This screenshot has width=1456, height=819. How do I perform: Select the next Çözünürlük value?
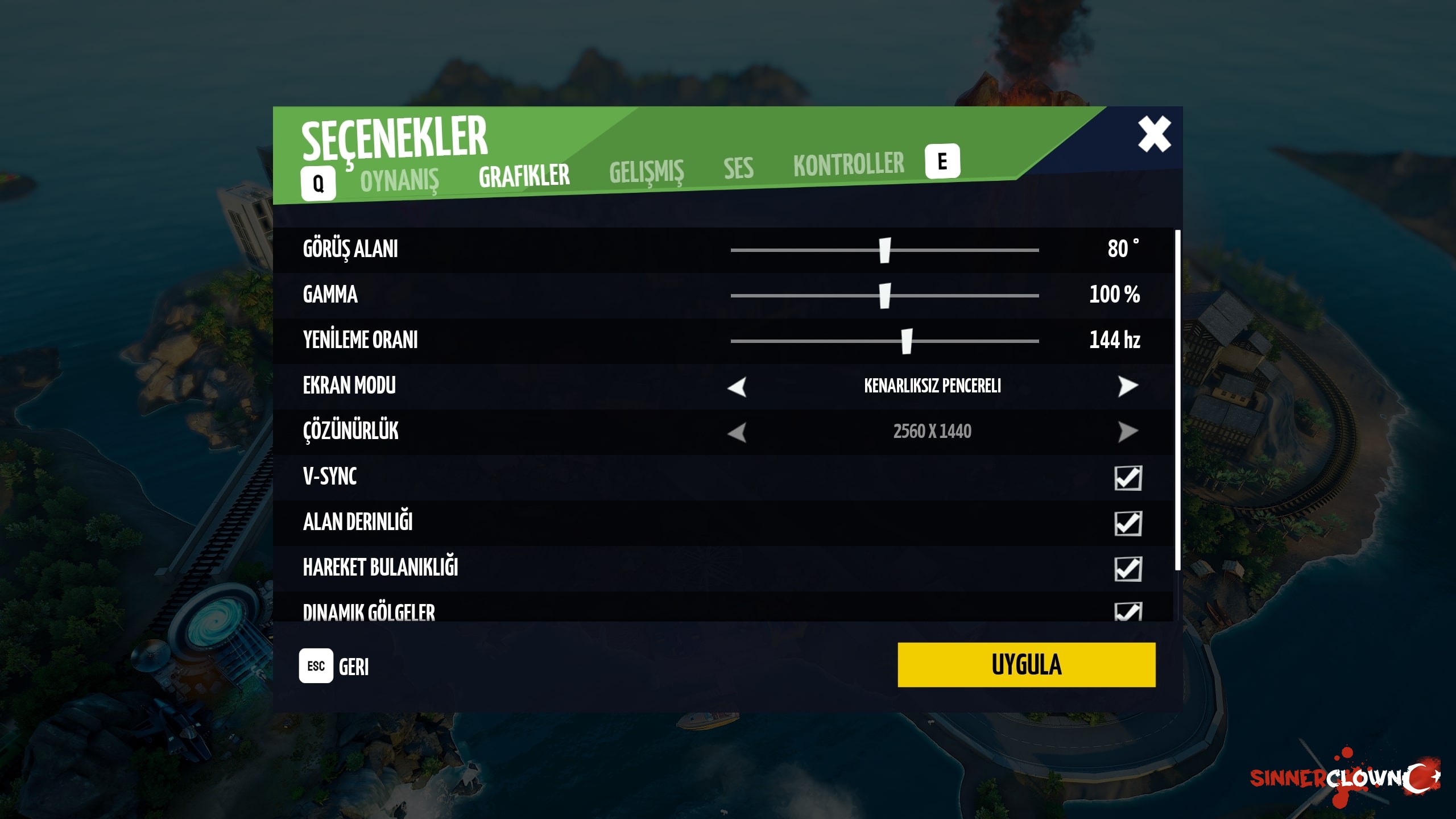[1127, 432]
